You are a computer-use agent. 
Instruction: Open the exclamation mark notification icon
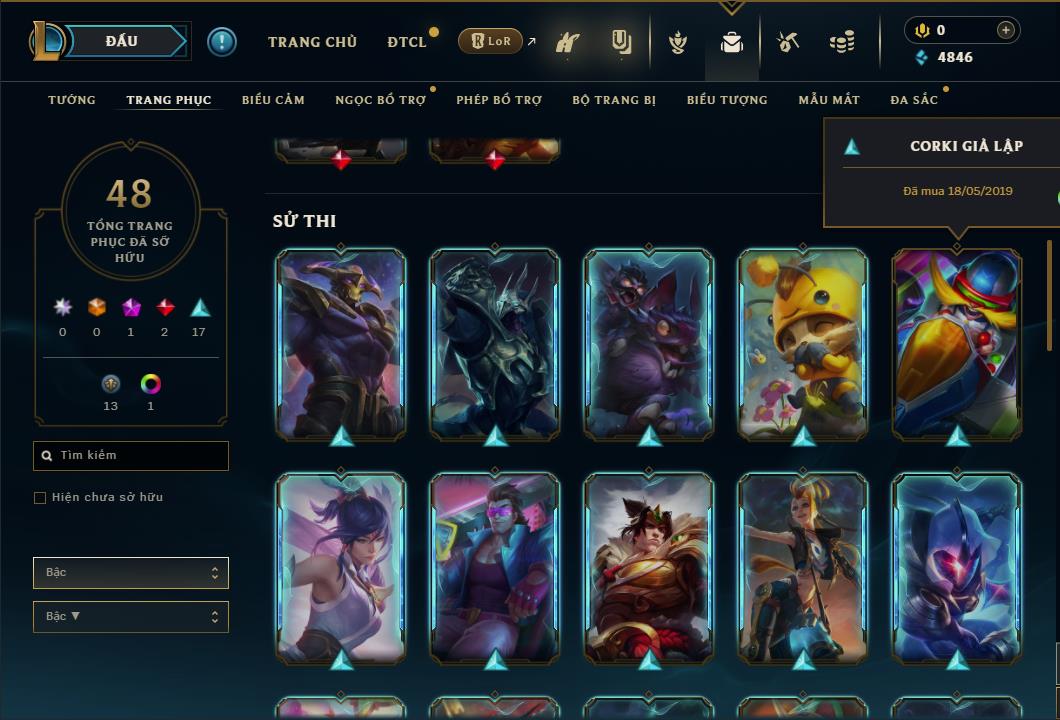[x=222, y=41]
